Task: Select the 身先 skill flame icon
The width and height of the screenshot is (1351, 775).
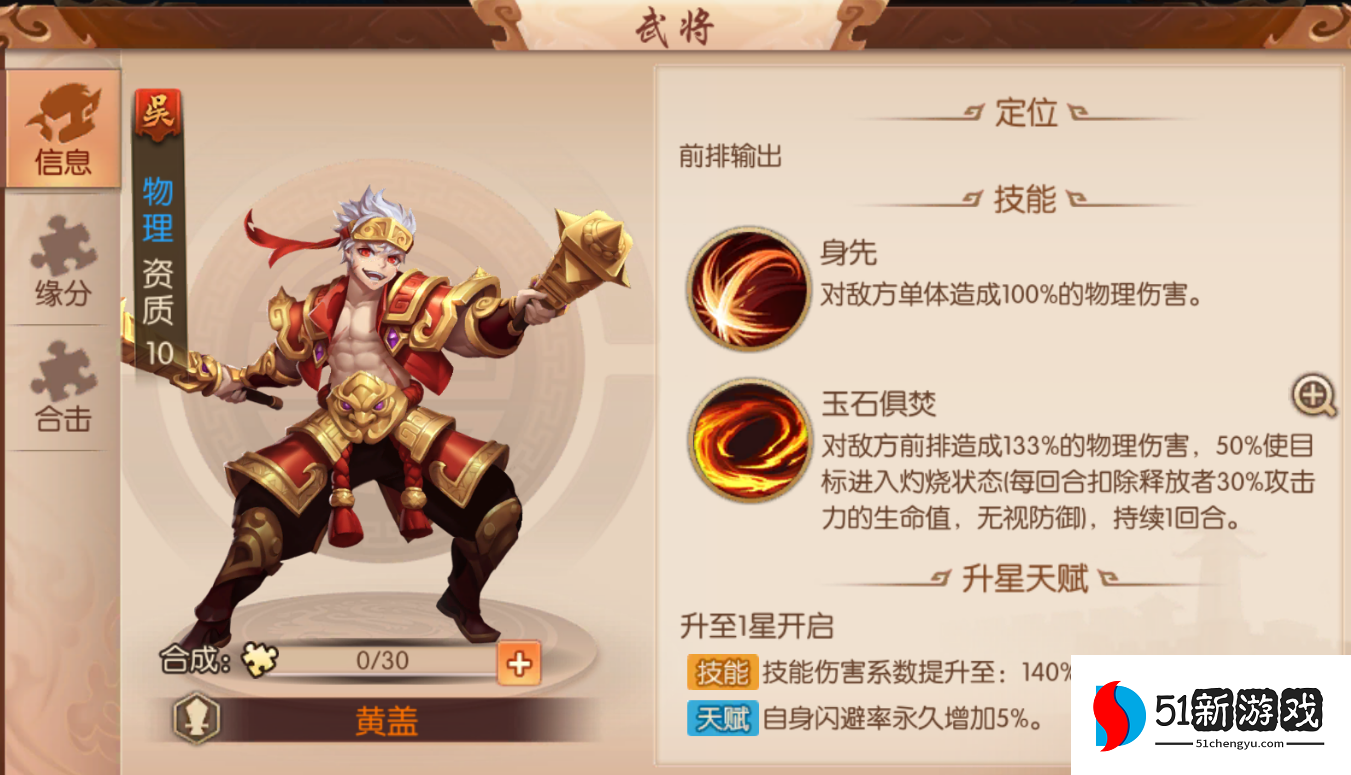Action: click(747, 289)
